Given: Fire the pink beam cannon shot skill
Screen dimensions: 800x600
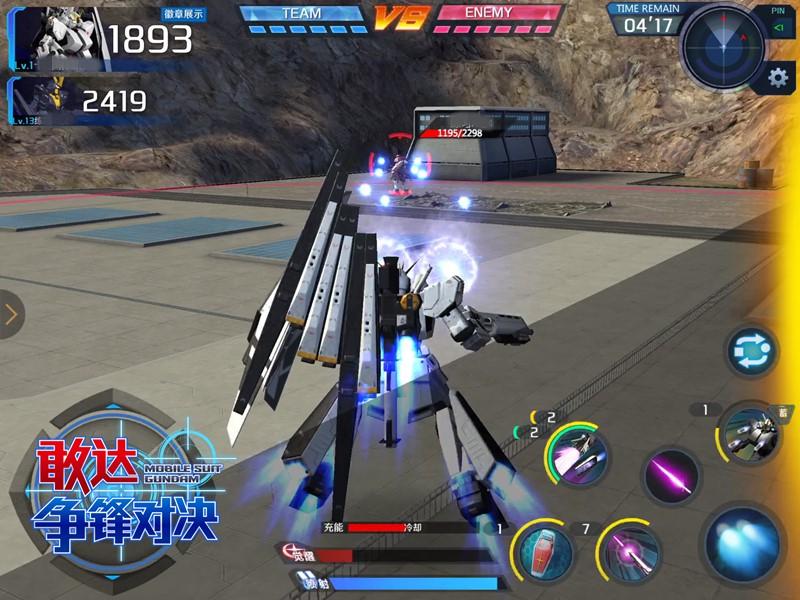Looking at the screenshot, I should click(x=631, y=553).
